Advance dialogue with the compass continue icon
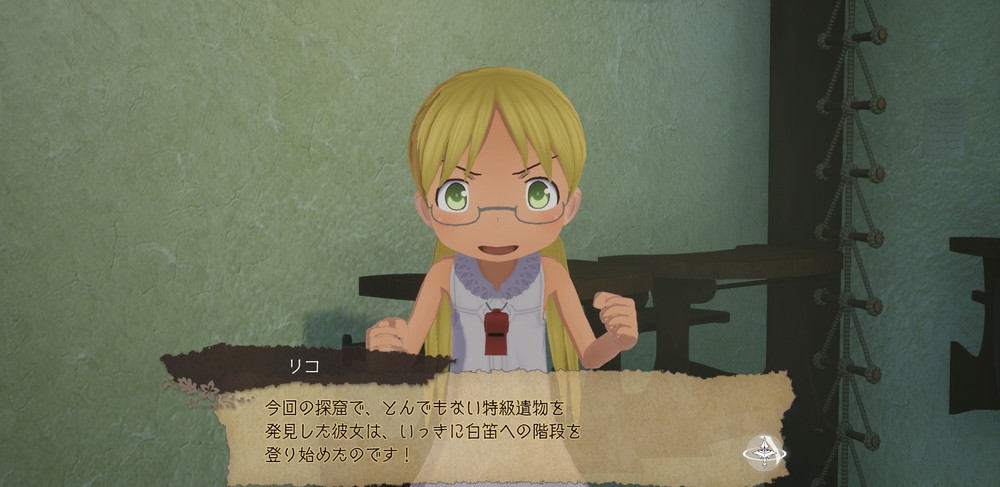Screen dimensions: 1000x487 click(764, 453)
